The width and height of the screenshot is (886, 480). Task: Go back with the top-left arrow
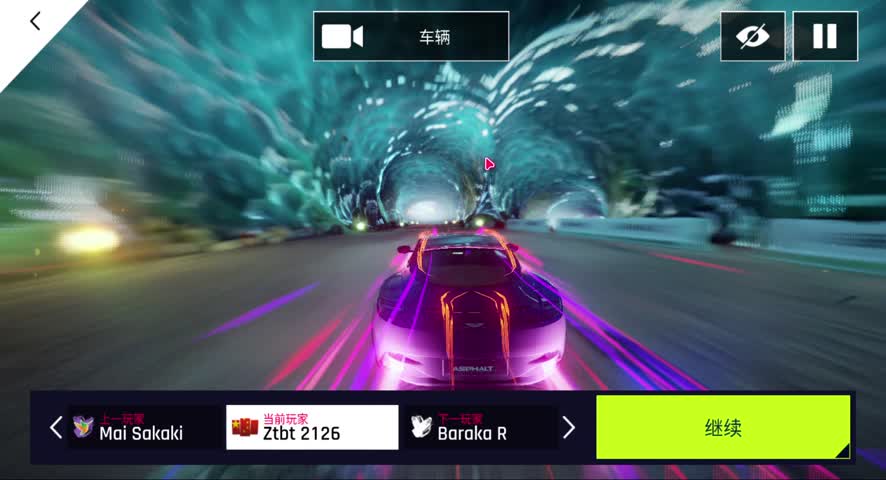coord(35,21)
